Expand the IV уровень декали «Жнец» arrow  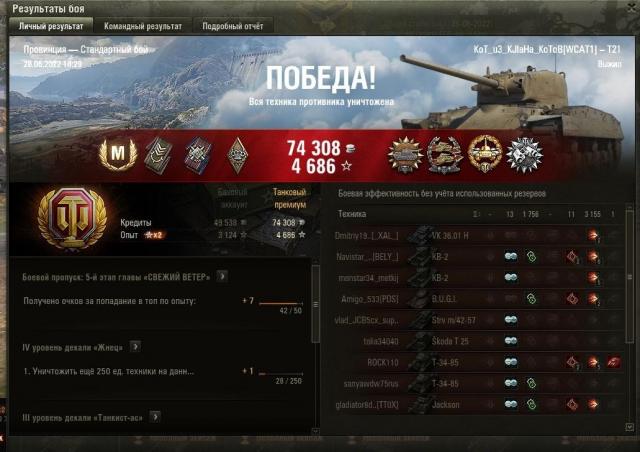[x=134, y=346]
